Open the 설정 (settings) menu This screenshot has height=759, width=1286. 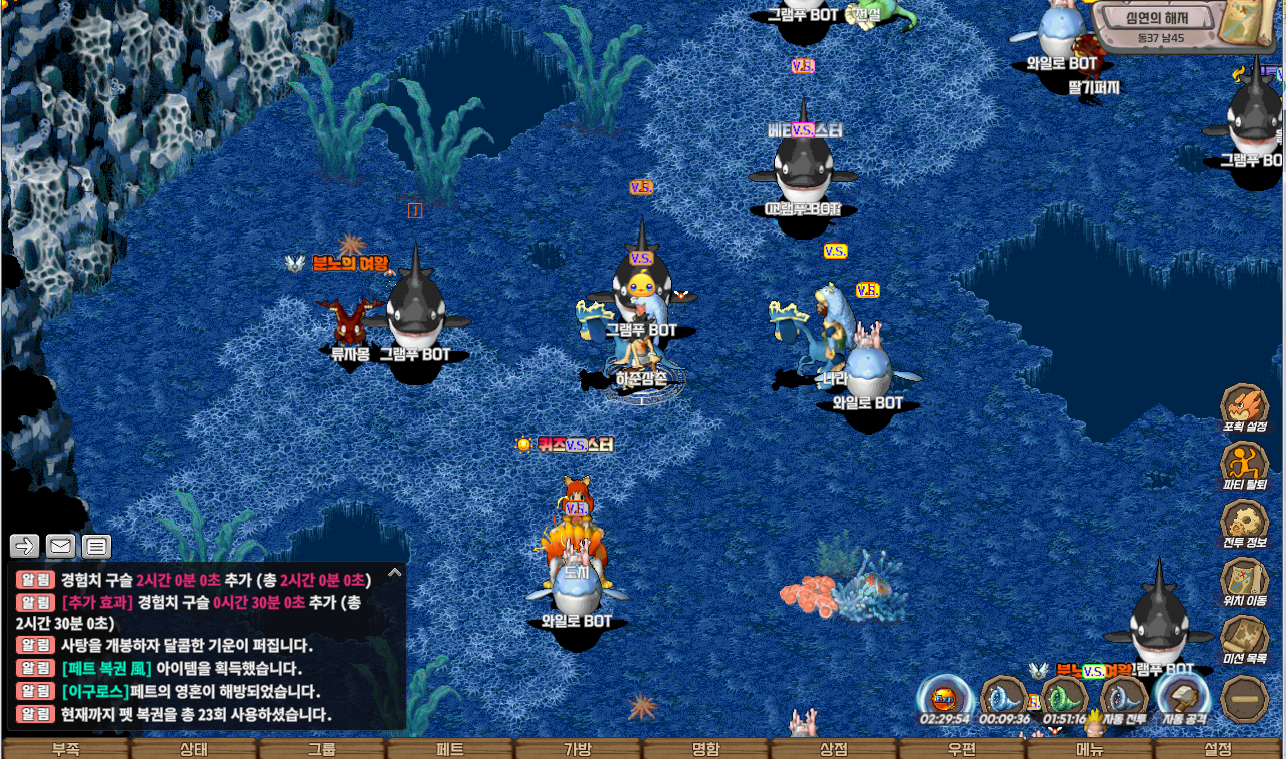pyautogui.click(x=1218, y=749)
